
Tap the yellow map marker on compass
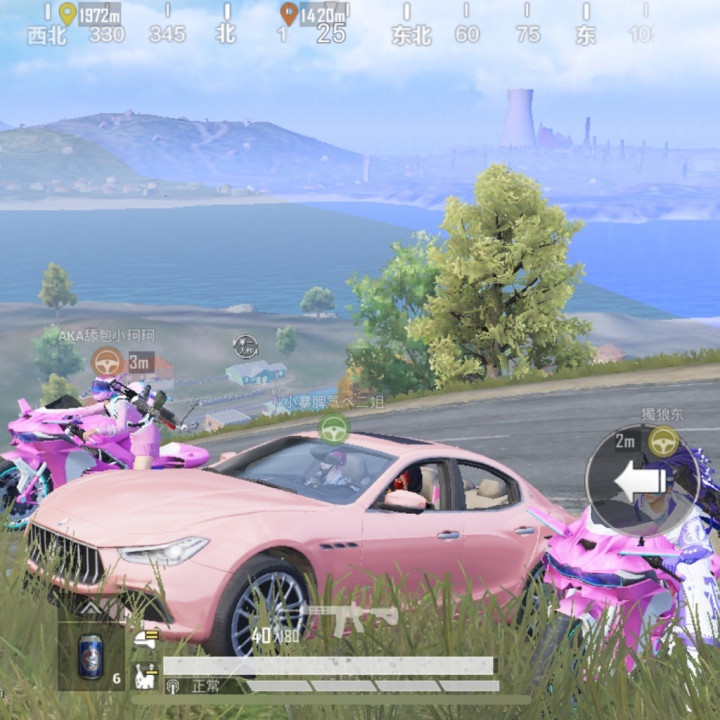[x=67, y=13]
